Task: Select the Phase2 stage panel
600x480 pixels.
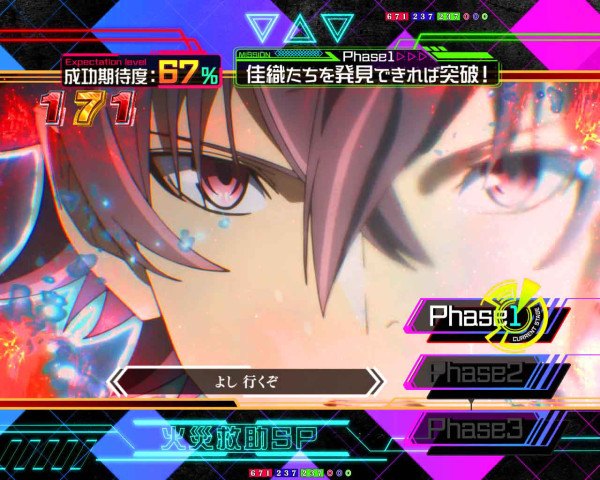Action: [x=476, y=374]
